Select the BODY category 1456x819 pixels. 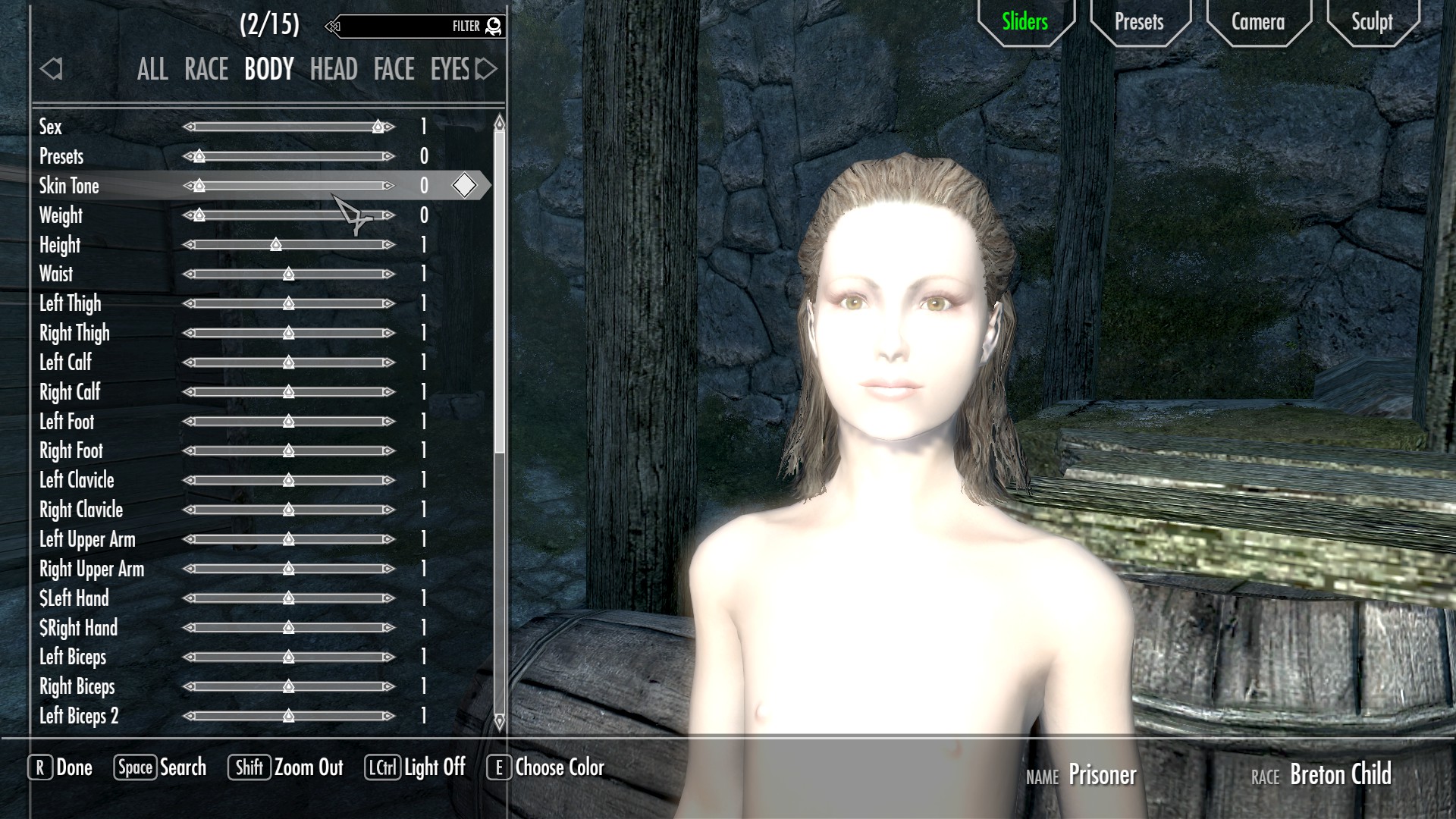point(269,70)
